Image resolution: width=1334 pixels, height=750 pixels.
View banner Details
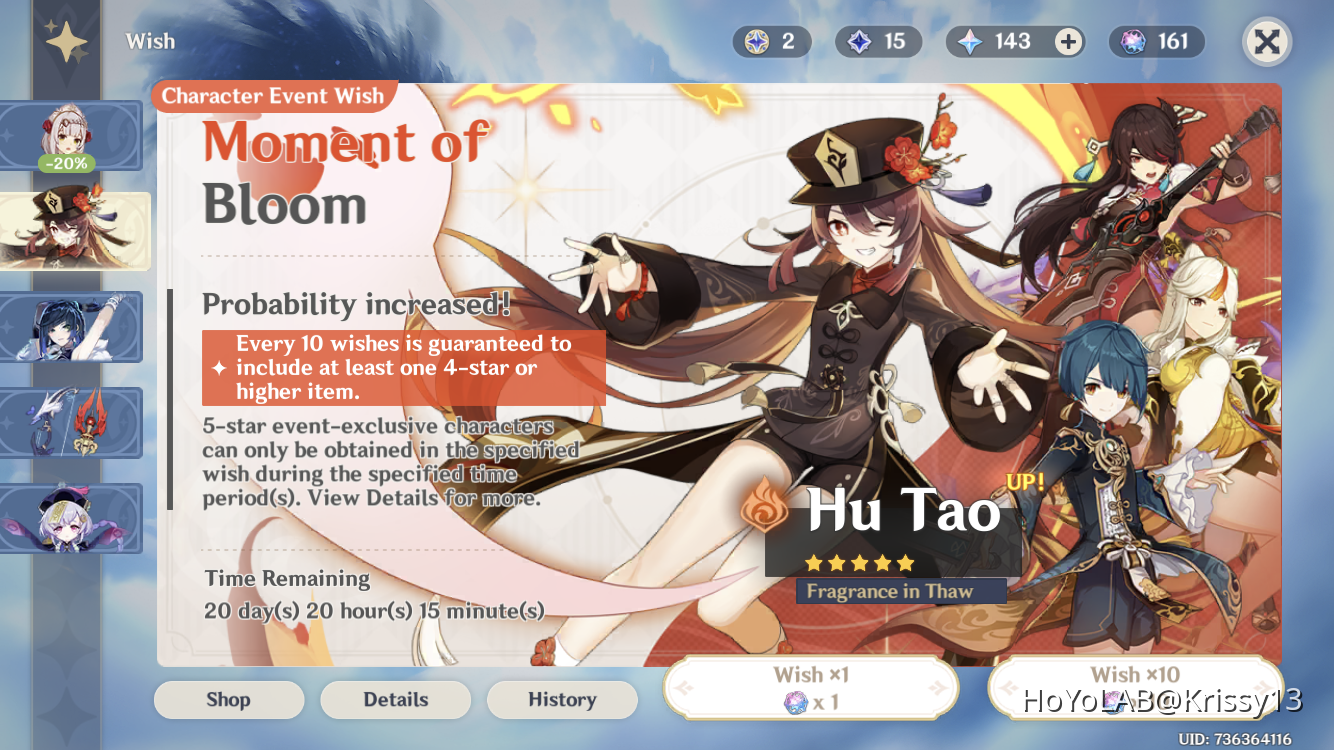(x=395, y=699)
